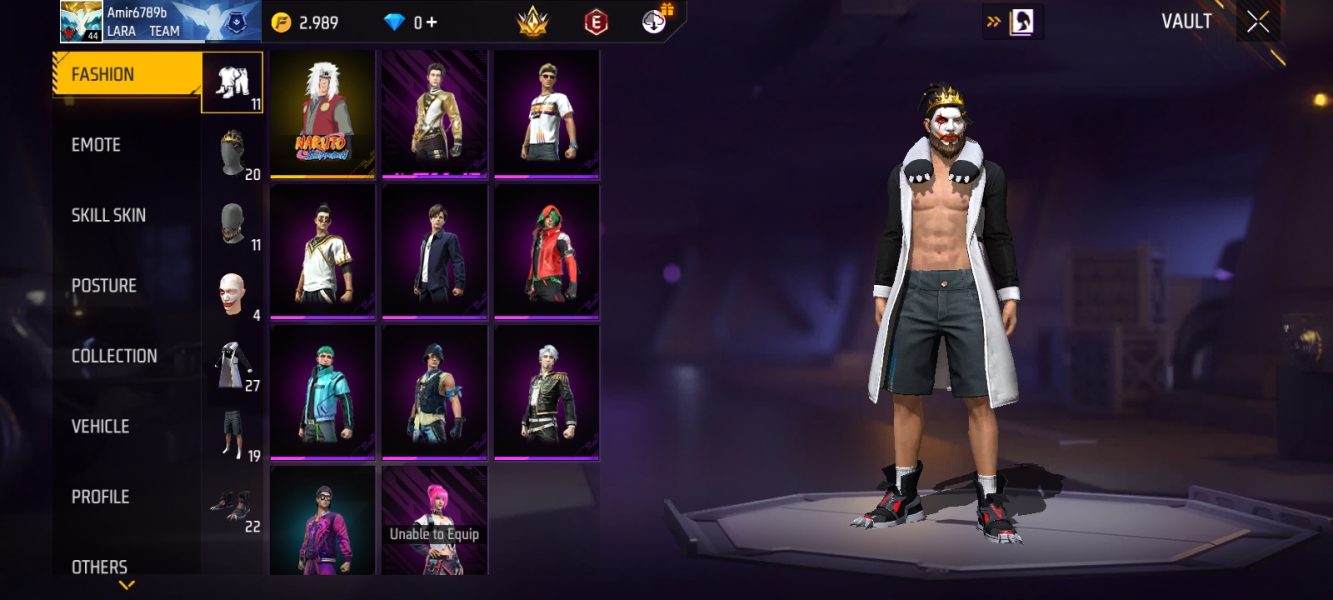This screenshot has width=1333, height=600.
Task: Go to the Collection section
Action: pos(114,356)
